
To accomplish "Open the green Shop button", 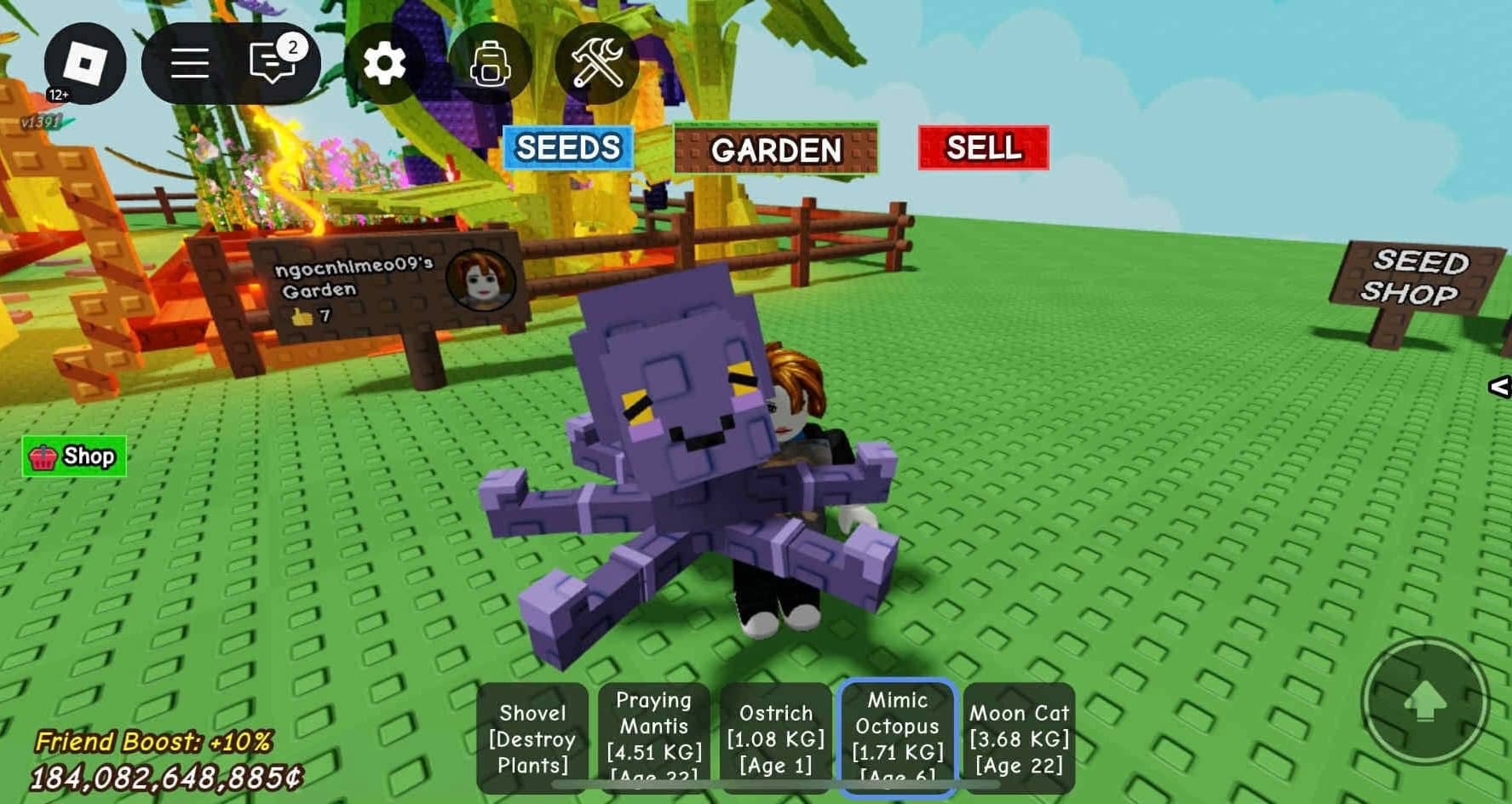I will coord(74,457).
